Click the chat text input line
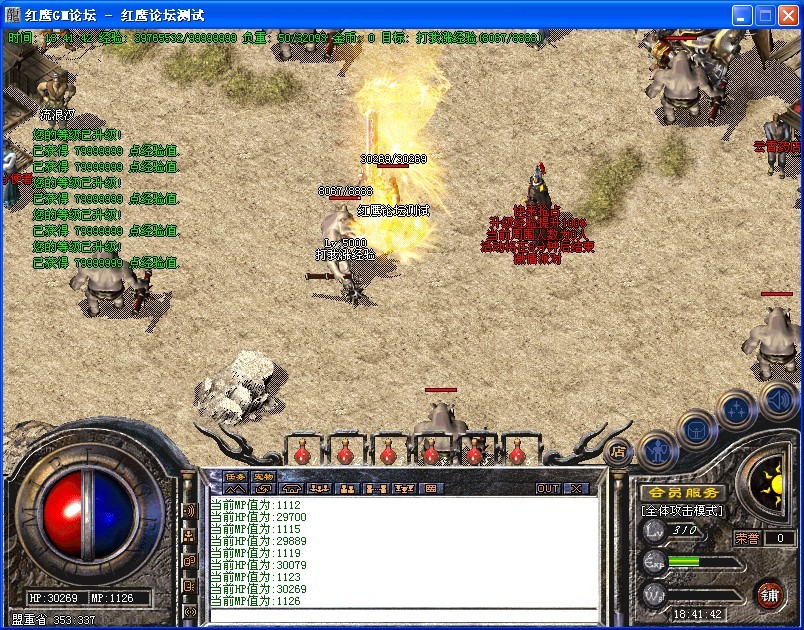This screenshot has width=804, height=630. (x=400, y=615)
